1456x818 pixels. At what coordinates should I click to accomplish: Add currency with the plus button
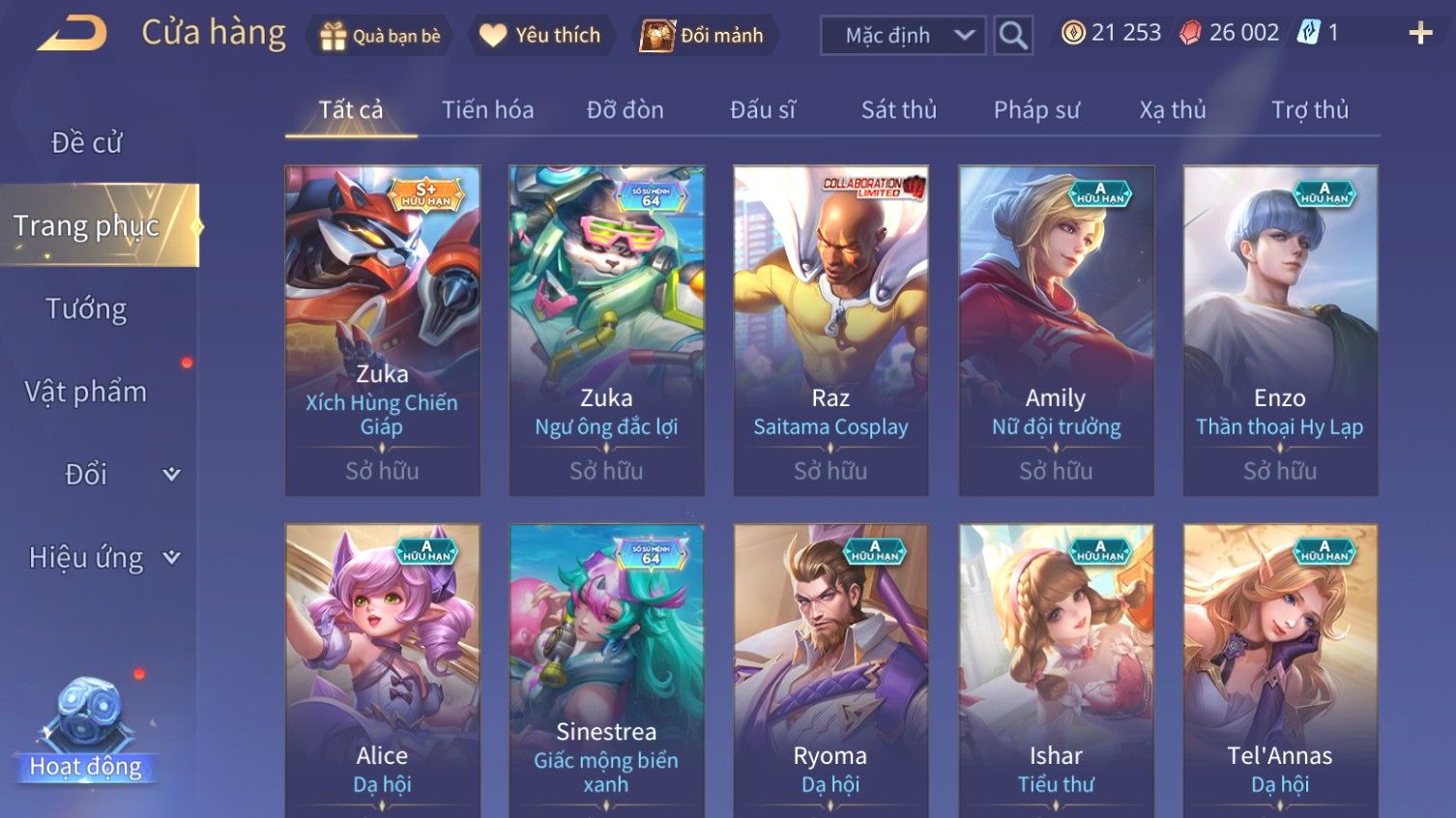[1419, 34]
